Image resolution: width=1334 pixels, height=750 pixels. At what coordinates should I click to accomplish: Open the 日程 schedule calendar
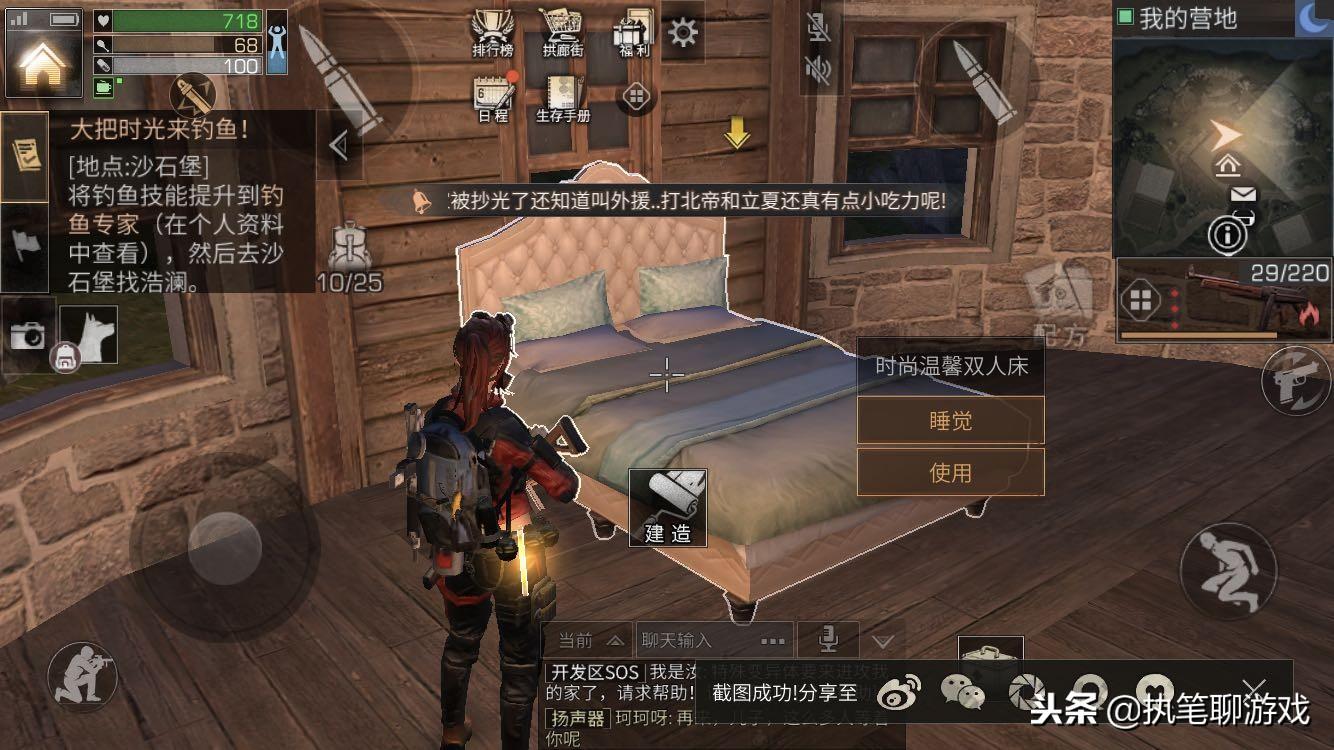click(493, 98)
